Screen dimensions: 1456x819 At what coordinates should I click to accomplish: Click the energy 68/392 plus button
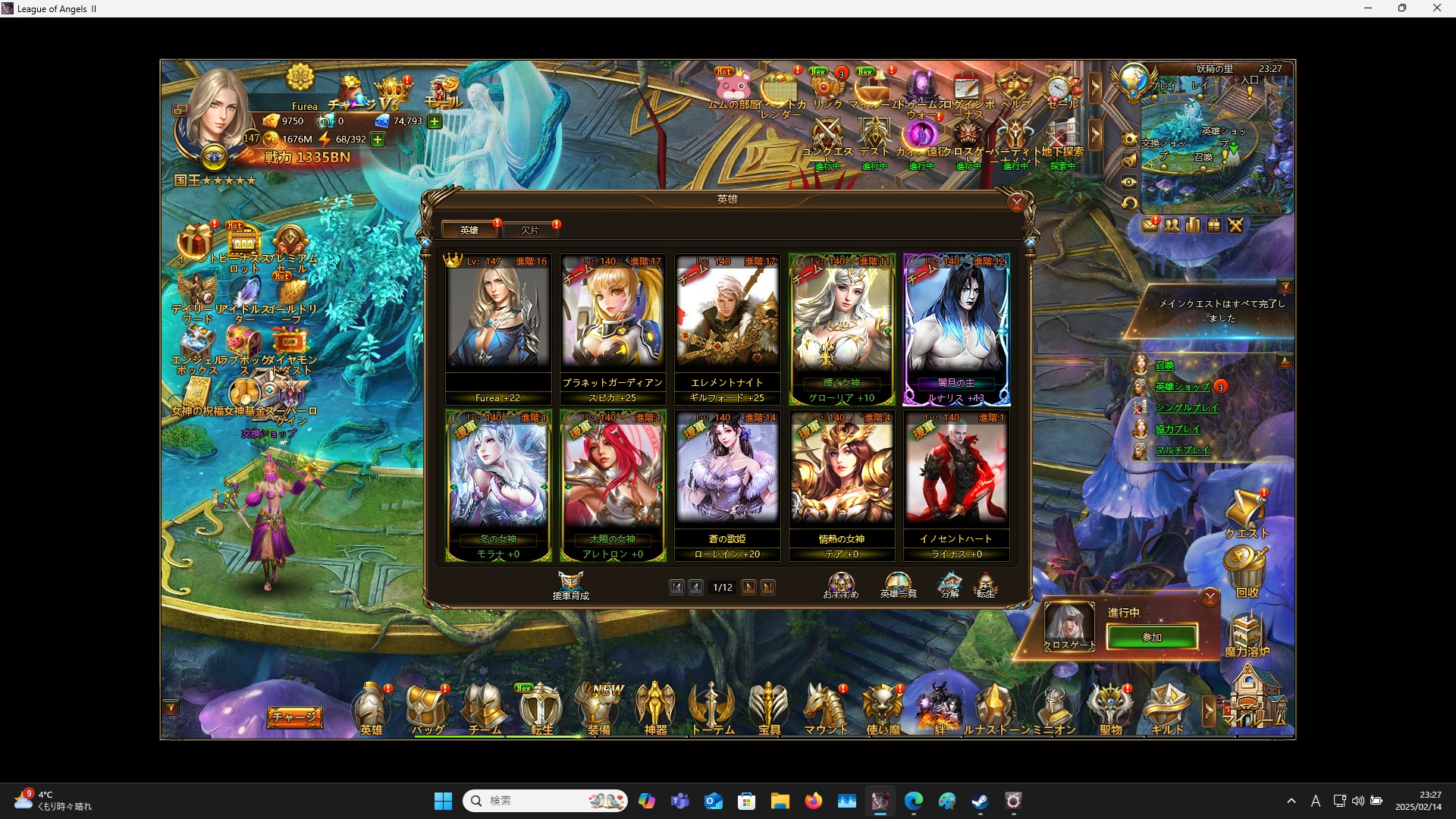(x=377, y=140)
